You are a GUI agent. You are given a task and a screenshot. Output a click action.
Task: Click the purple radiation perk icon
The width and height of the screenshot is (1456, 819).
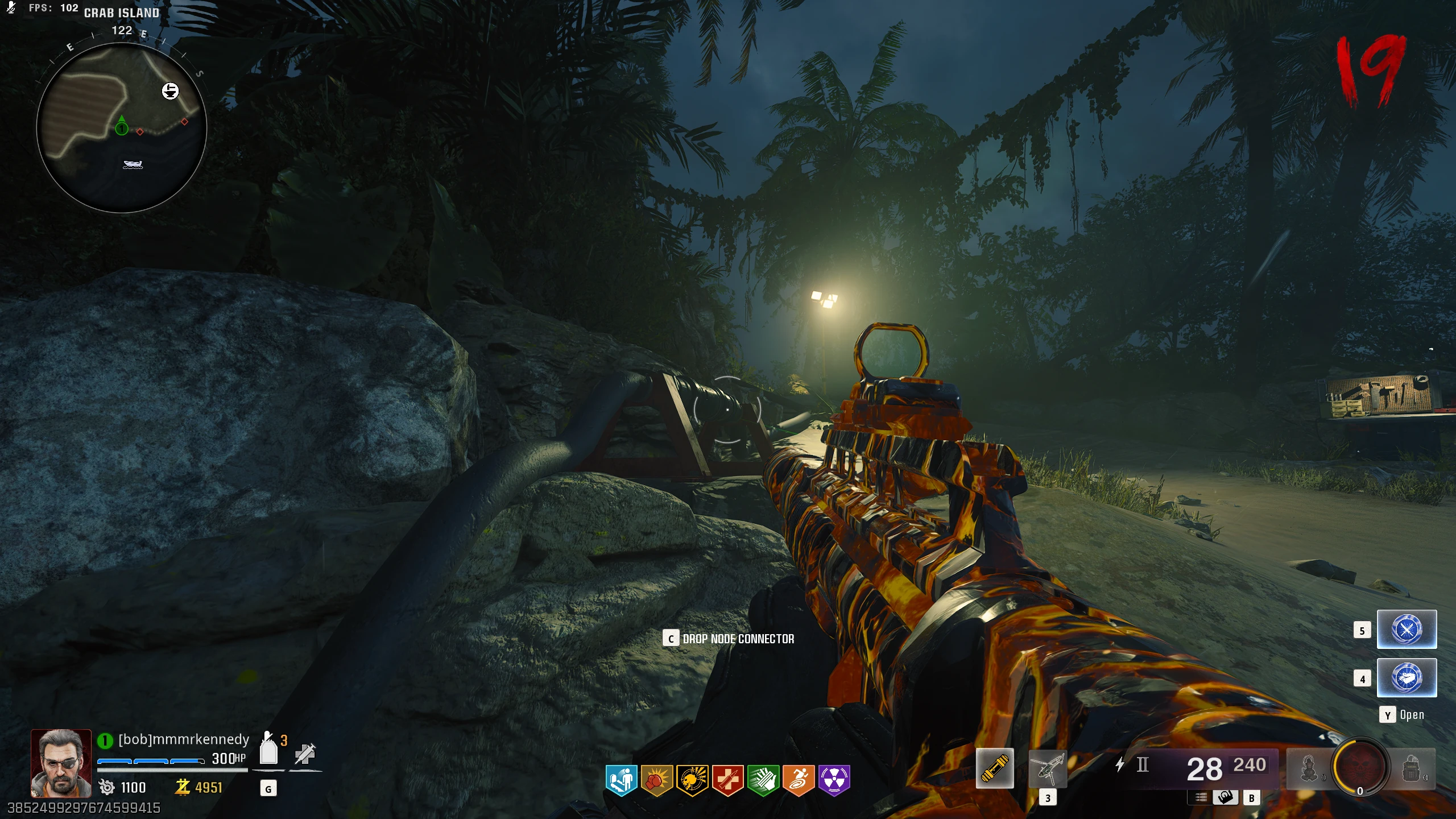[834, 779]
